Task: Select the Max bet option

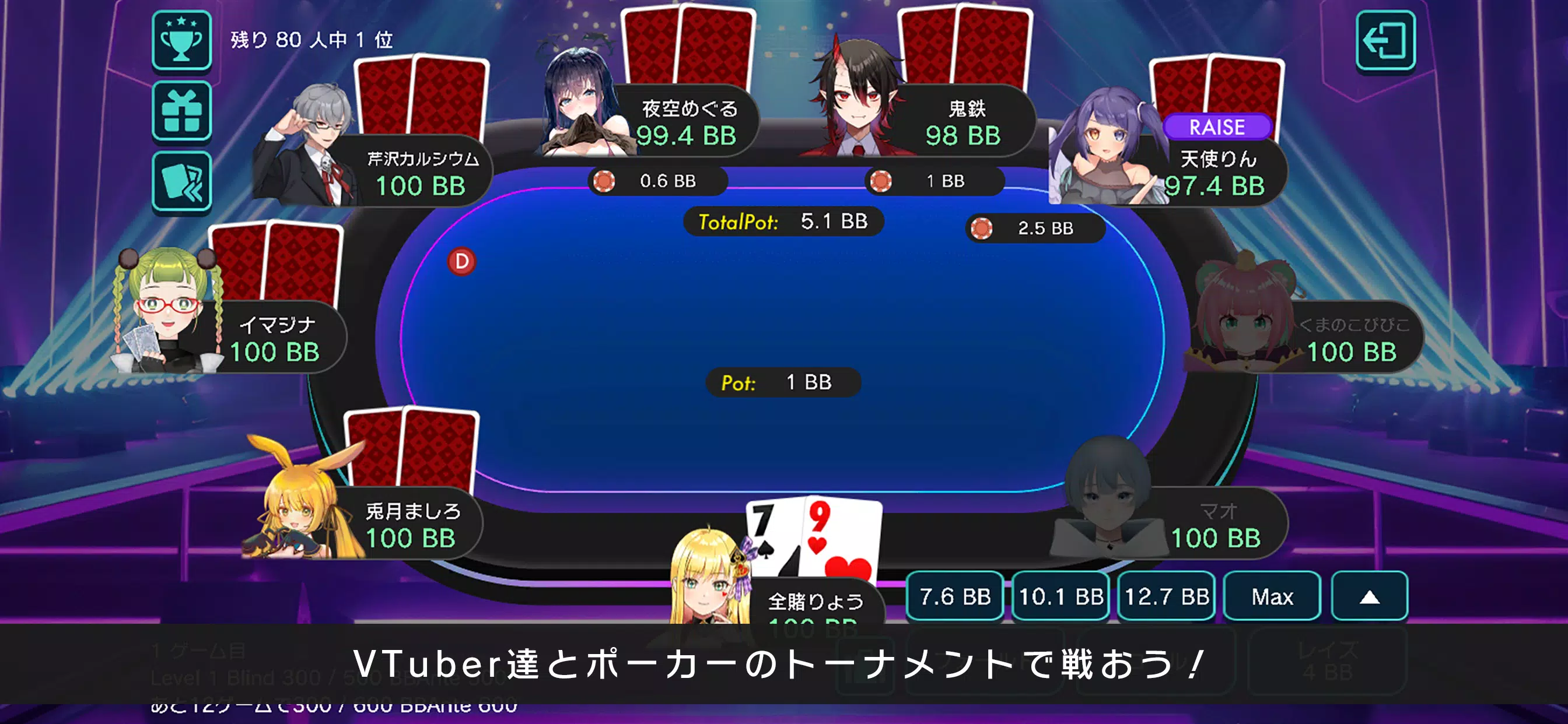Action: (1272, 597)
